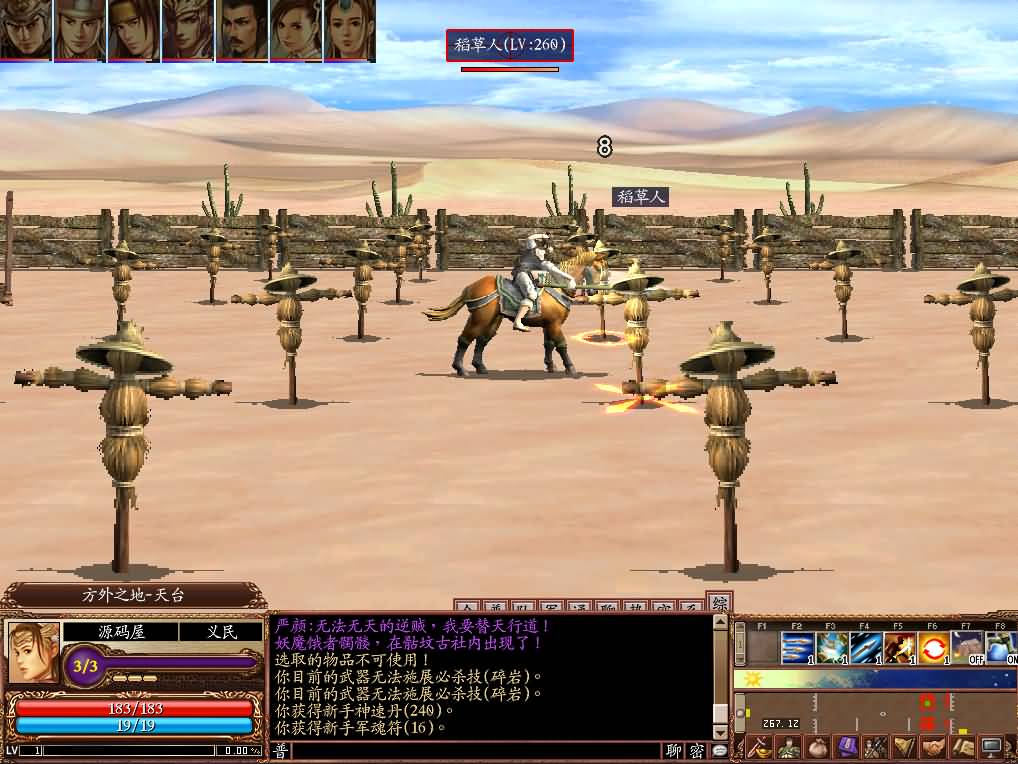Viewport: 1018px width, 764px height.
Task: Open the armored character status icon
Action: coord(789,747)
